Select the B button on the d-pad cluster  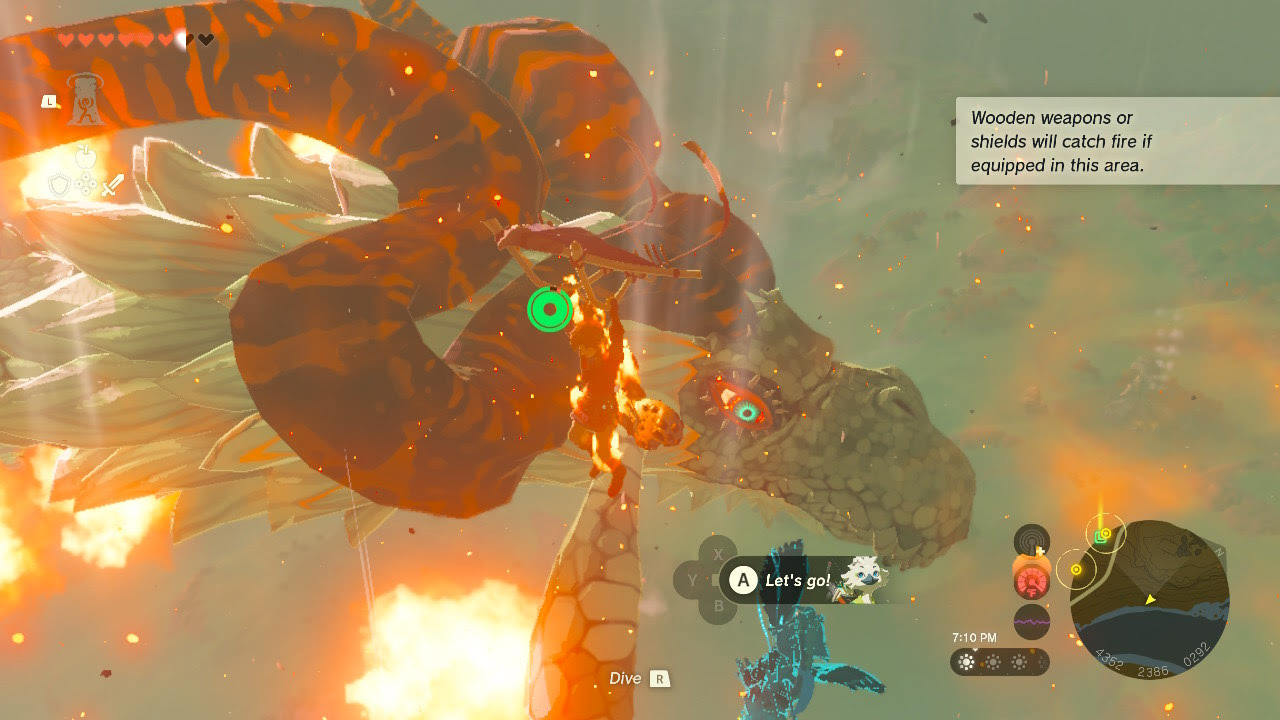click(718, 606)
